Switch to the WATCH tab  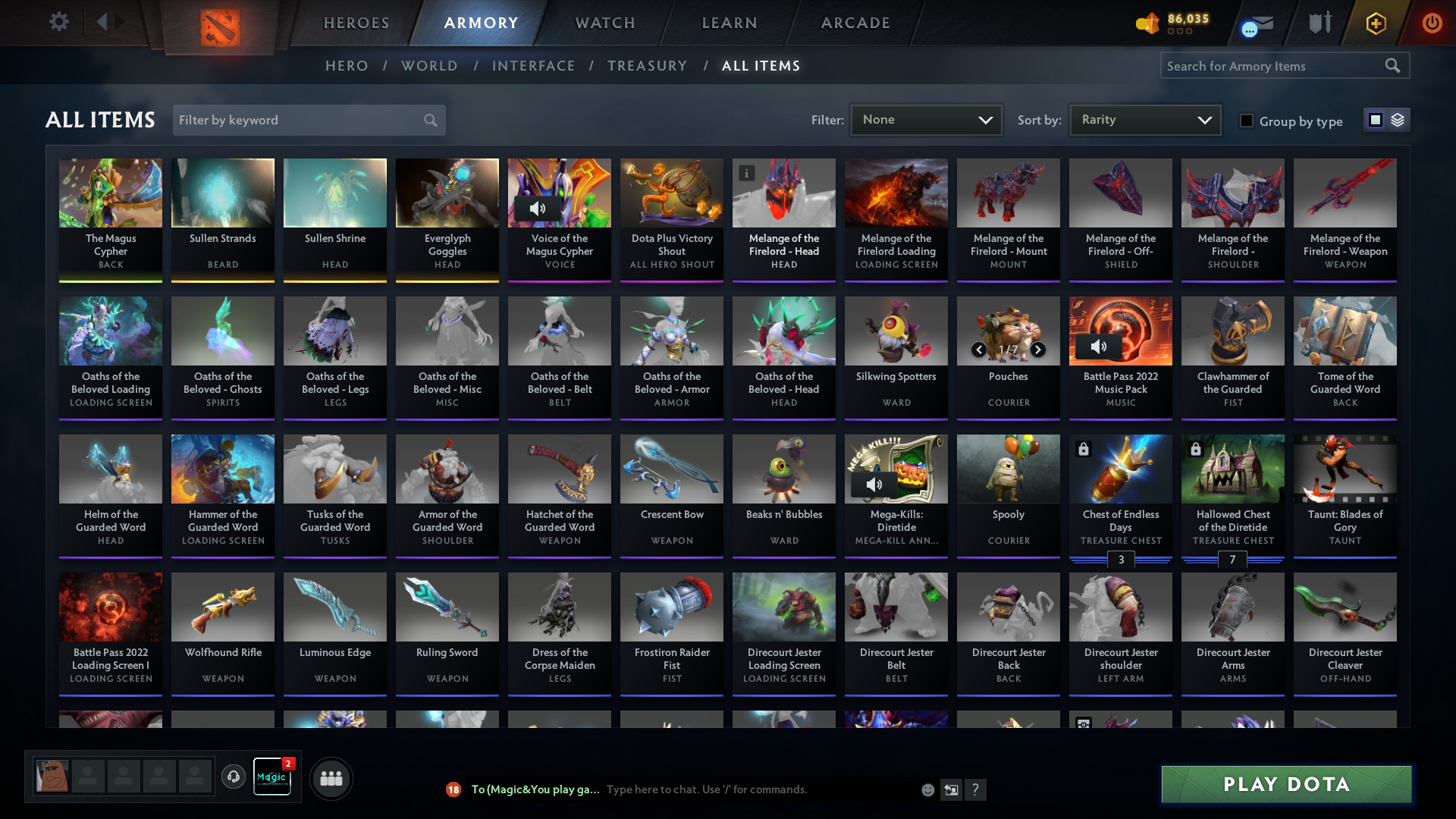pos(604,23)
